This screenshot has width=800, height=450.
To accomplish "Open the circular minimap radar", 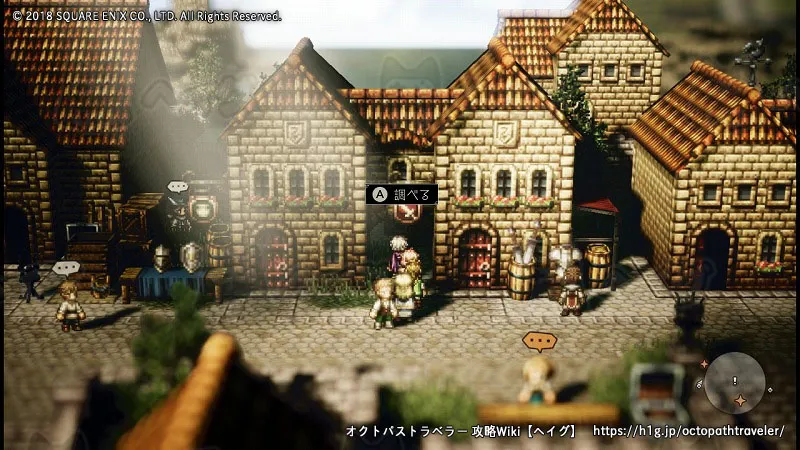I will tap(734, 385).
